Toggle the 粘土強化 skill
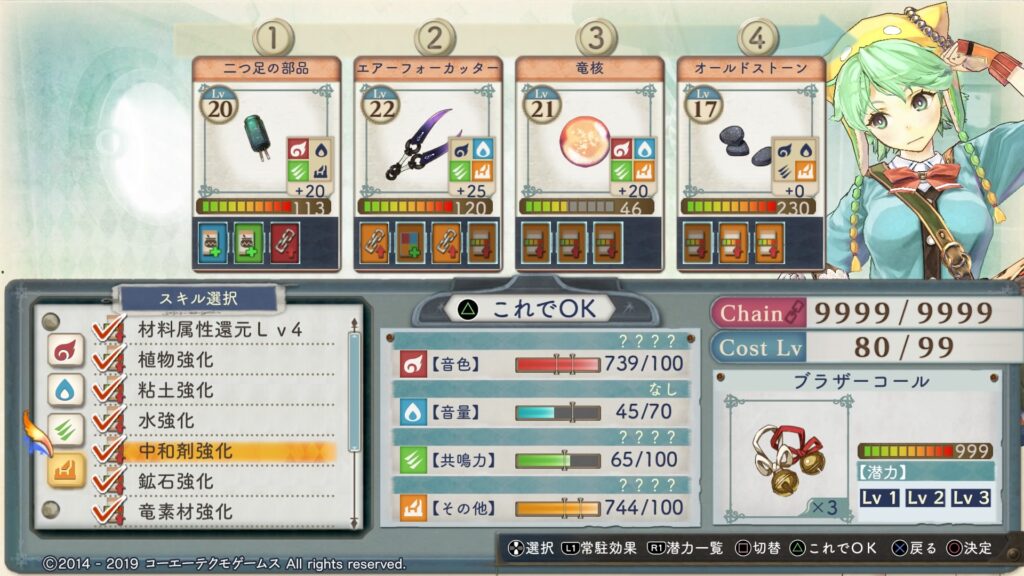Viewport: 1024px width, 576px height. 173,390
